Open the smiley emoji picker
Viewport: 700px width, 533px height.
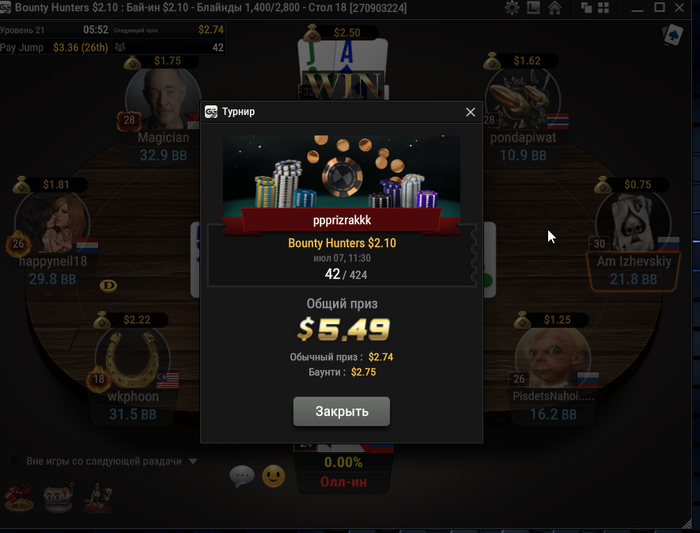pos(273,476)
